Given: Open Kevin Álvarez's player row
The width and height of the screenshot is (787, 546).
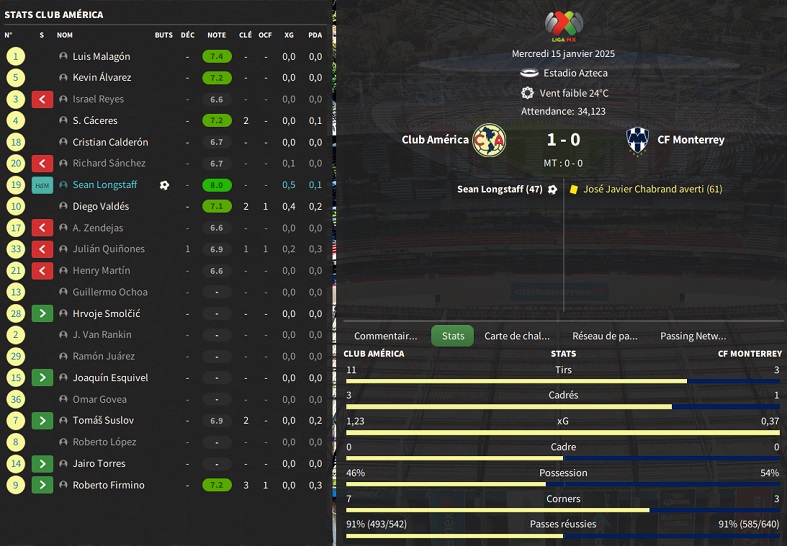Looking at the screenshot, I should pyautogui.click(x=102, y=78).
